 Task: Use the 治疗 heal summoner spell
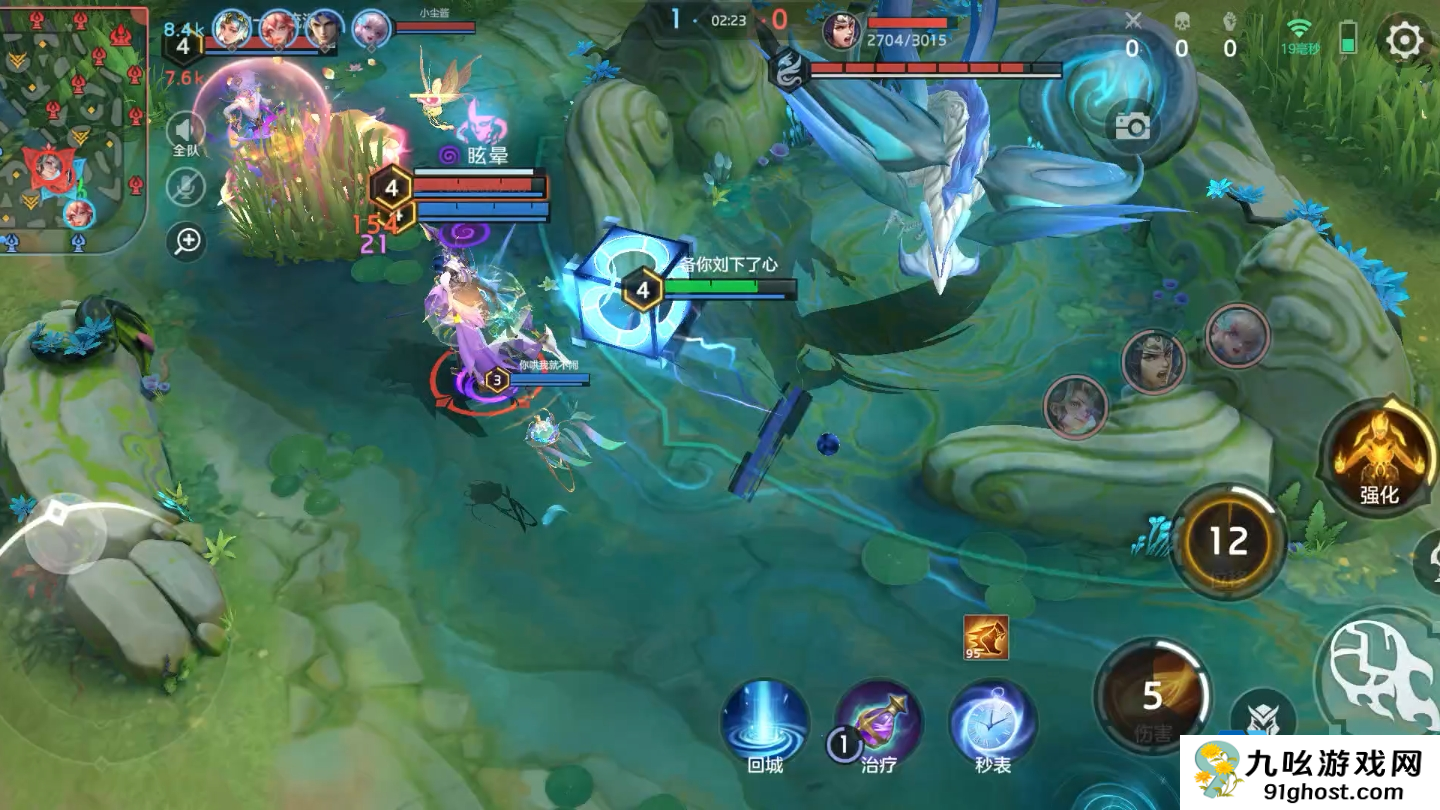[x=878, y=723]
